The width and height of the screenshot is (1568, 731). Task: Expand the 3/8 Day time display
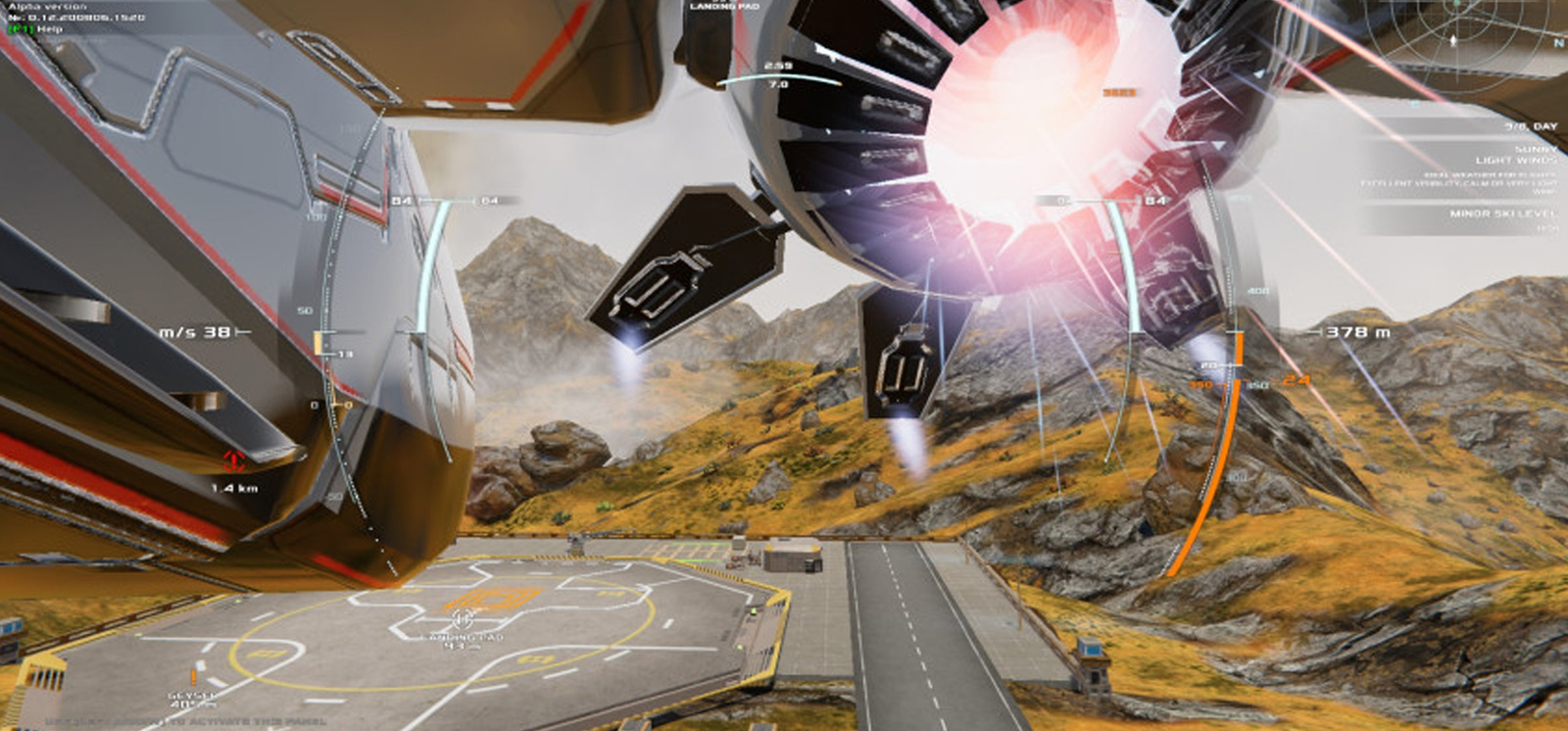tap(1531, 125)
